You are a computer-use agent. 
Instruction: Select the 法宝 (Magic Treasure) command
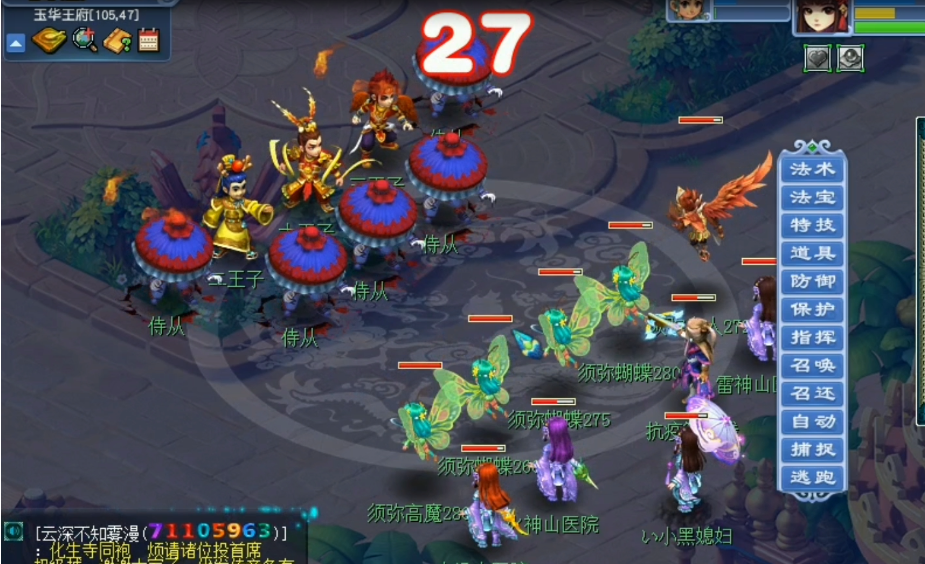click(x=812, y=197)
